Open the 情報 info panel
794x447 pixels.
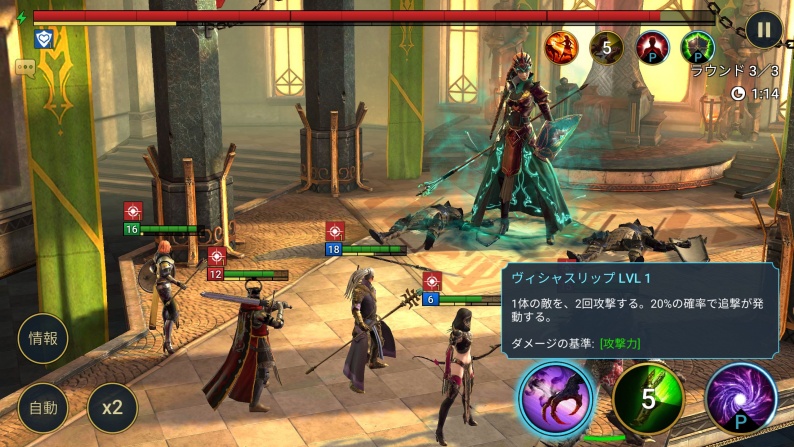tap(43, 339)
